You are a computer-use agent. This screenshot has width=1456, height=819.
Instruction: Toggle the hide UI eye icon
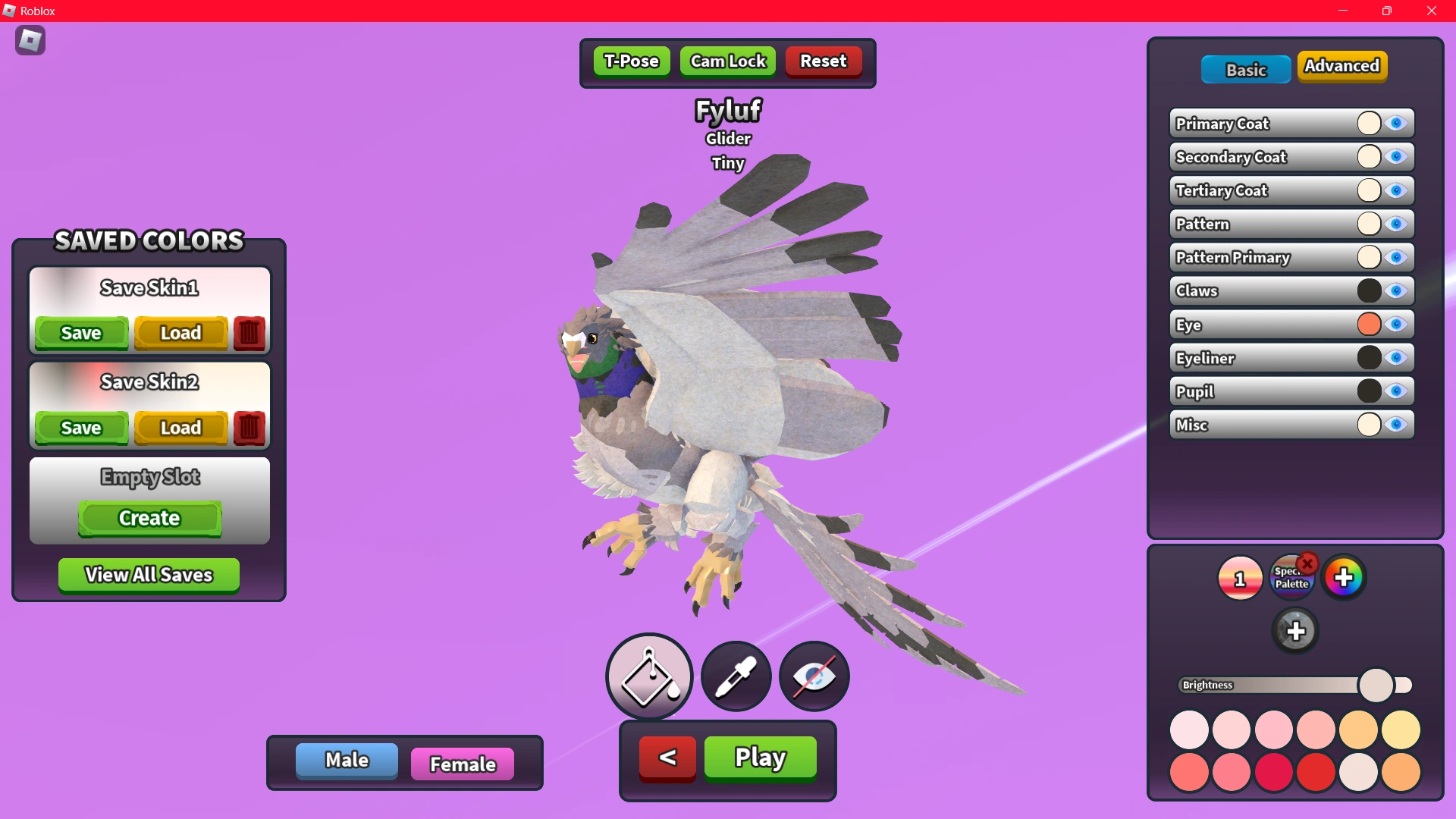[x=813, y=676]
